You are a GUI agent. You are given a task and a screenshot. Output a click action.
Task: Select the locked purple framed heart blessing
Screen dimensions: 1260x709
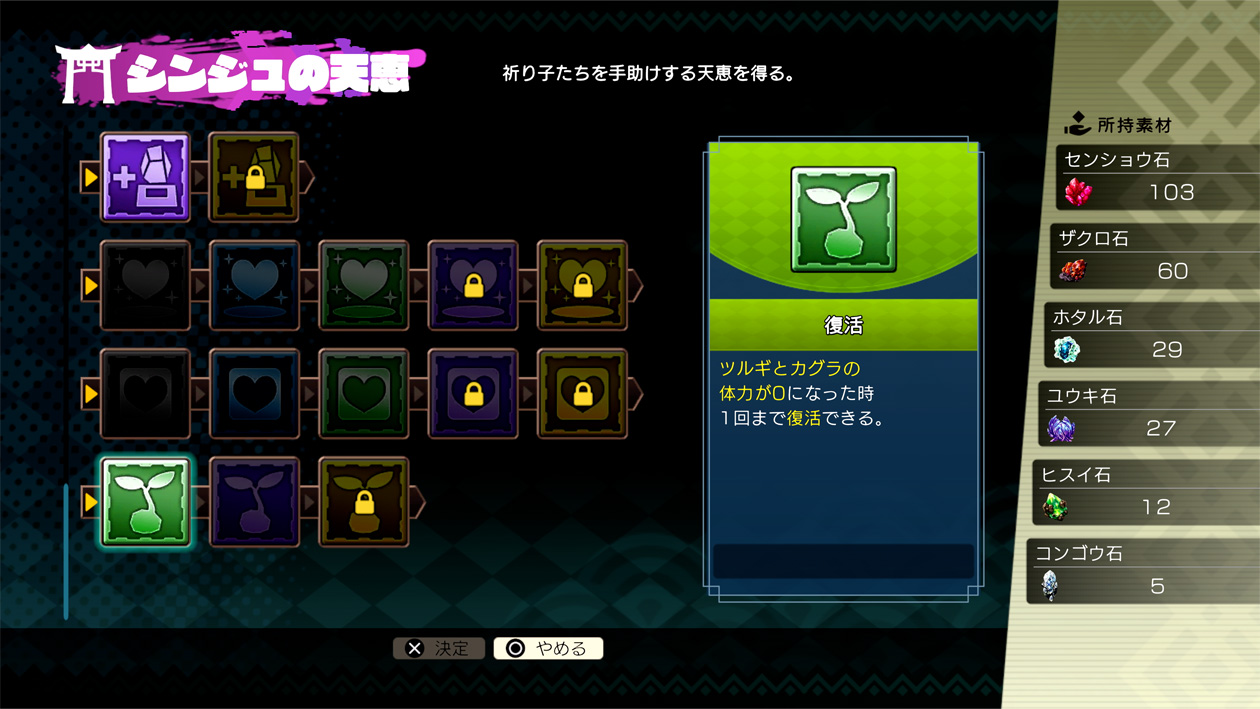tap(473, 393)
